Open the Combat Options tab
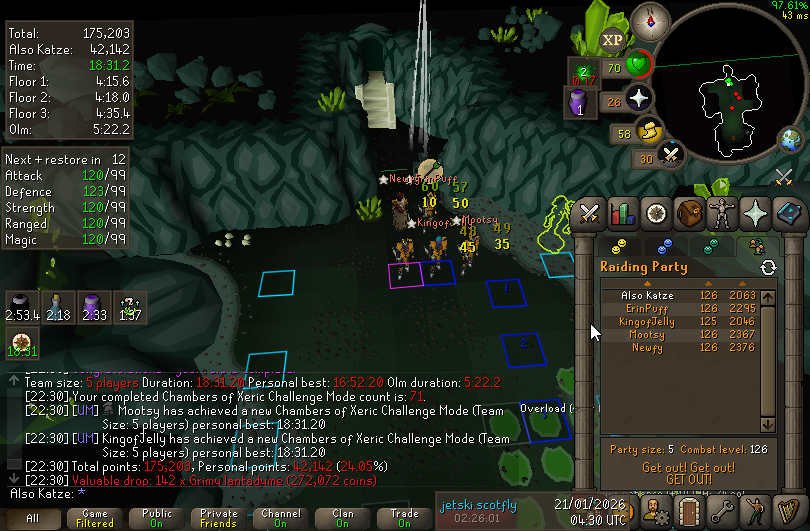Image resolution: width=810 pixels, height=531 pixels. 589,213
